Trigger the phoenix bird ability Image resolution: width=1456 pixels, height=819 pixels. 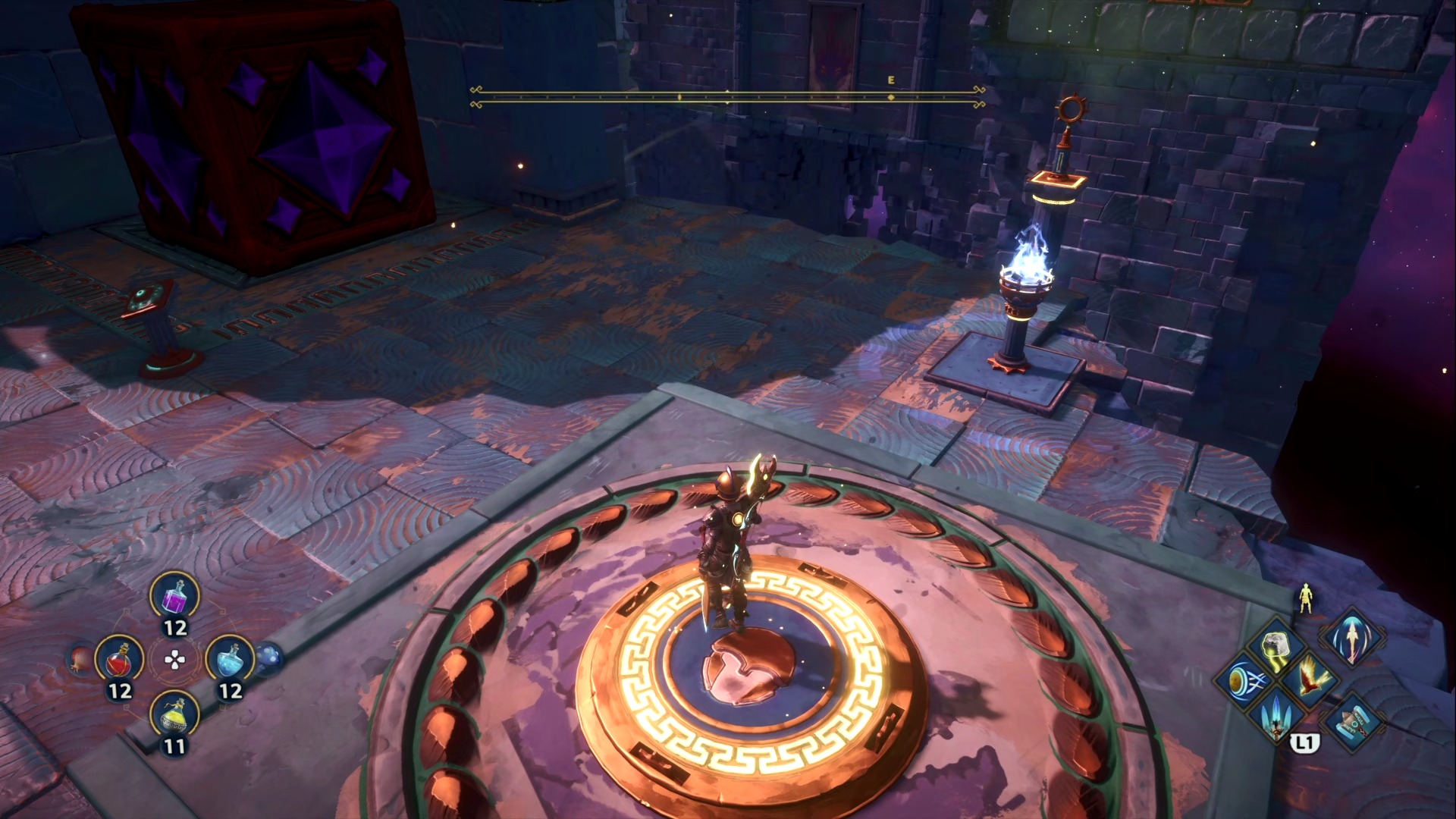[x=1310, y=677]
